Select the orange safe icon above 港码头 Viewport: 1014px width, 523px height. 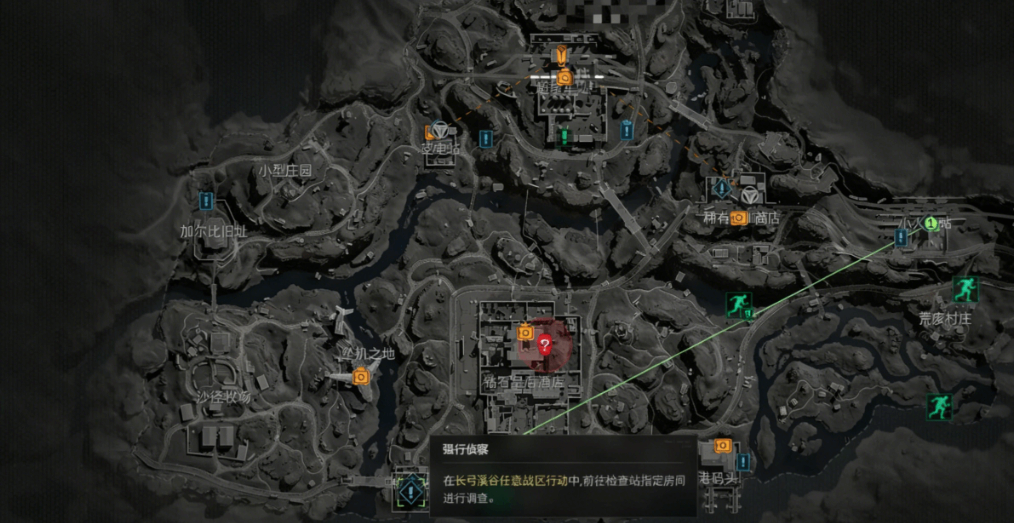(x=721, y=446)
